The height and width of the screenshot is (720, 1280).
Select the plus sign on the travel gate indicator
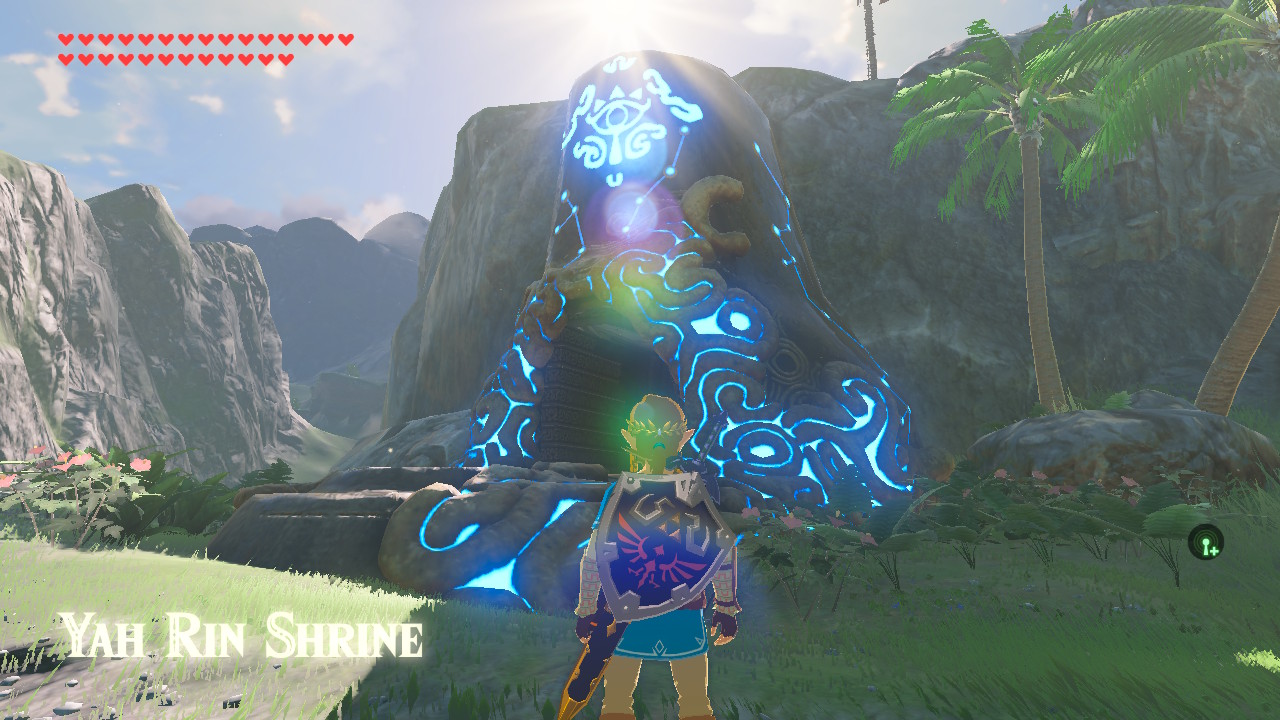[1214, 551]
